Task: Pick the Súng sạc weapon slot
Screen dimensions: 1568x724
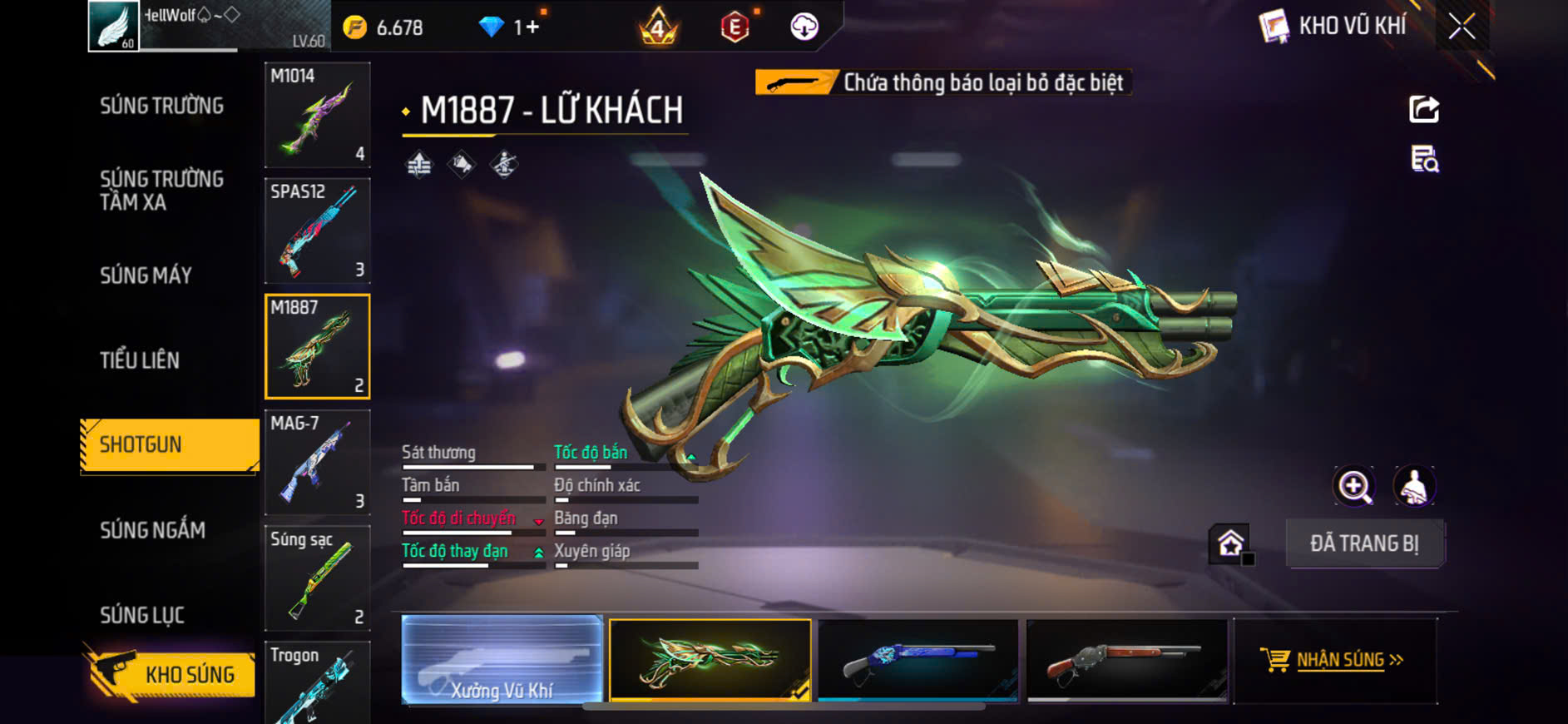Action: 318,578
